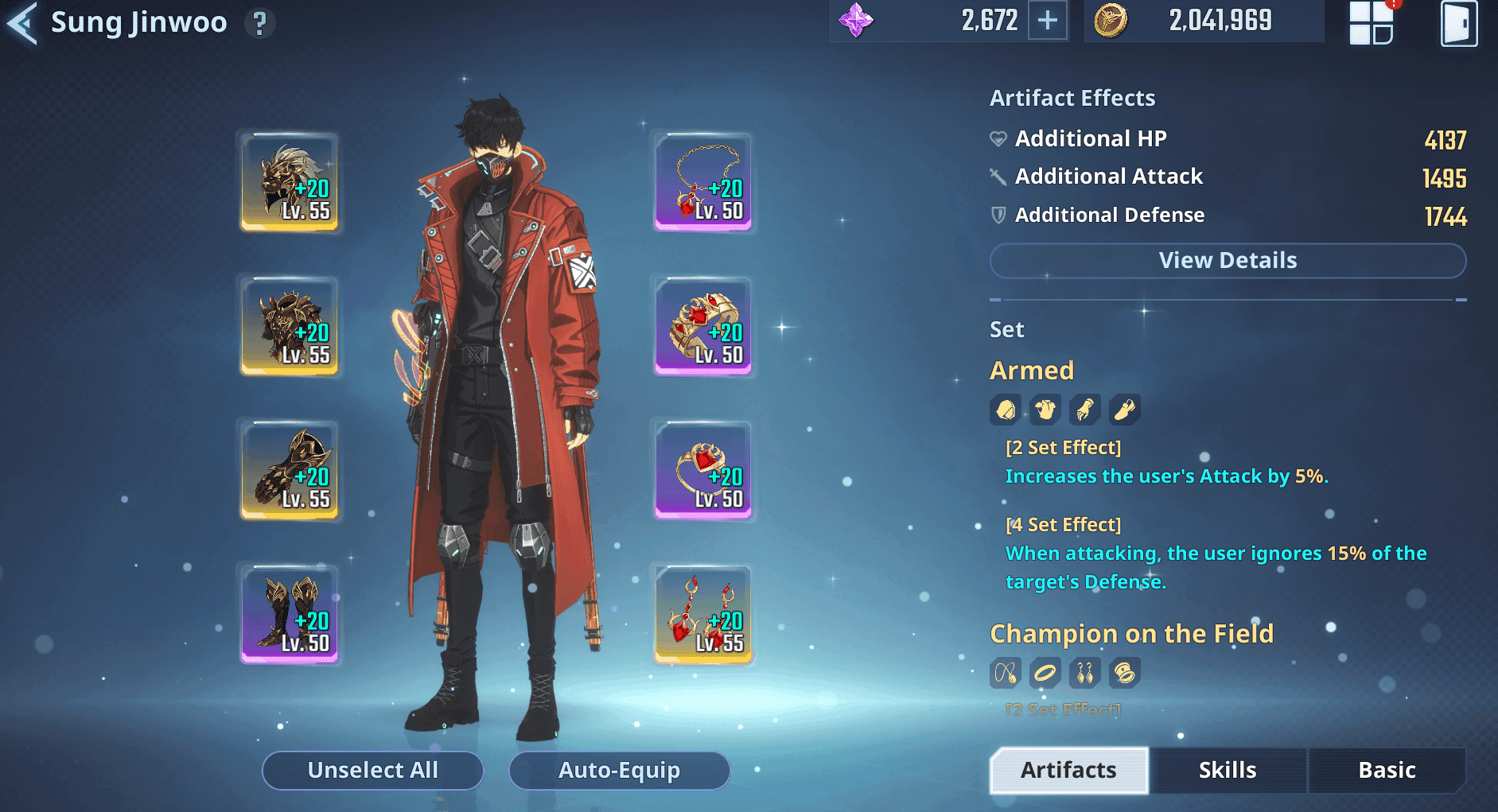Viewport: 1498px width, 812px height.
Task: Open the Basic tab
Action: [x=1387, y=770]
